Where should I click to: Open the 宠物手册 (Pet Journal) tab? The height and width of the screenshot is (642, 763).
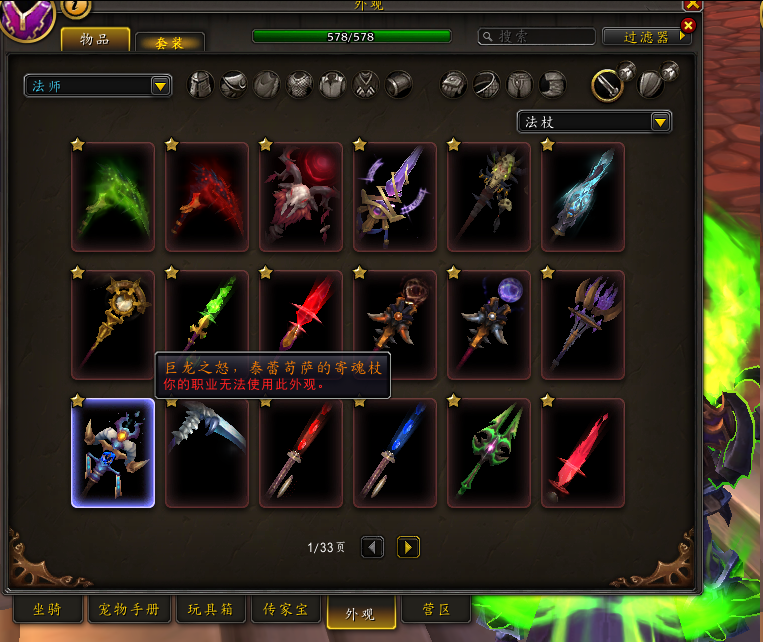(x=129, y=609)
